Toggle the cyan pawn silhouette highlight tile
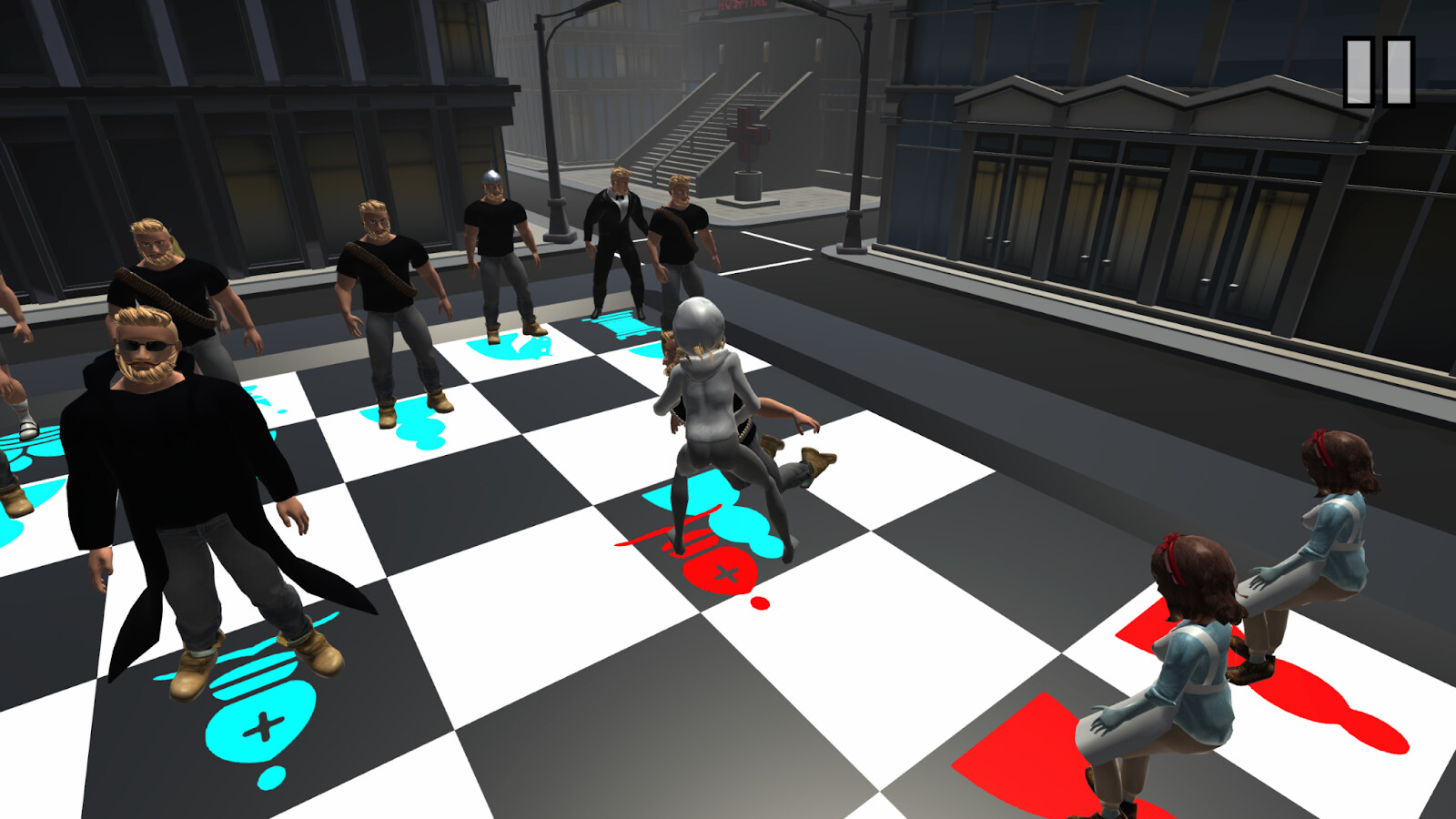This screenshot has width=1456, height=819. click(x=510, y=346)
